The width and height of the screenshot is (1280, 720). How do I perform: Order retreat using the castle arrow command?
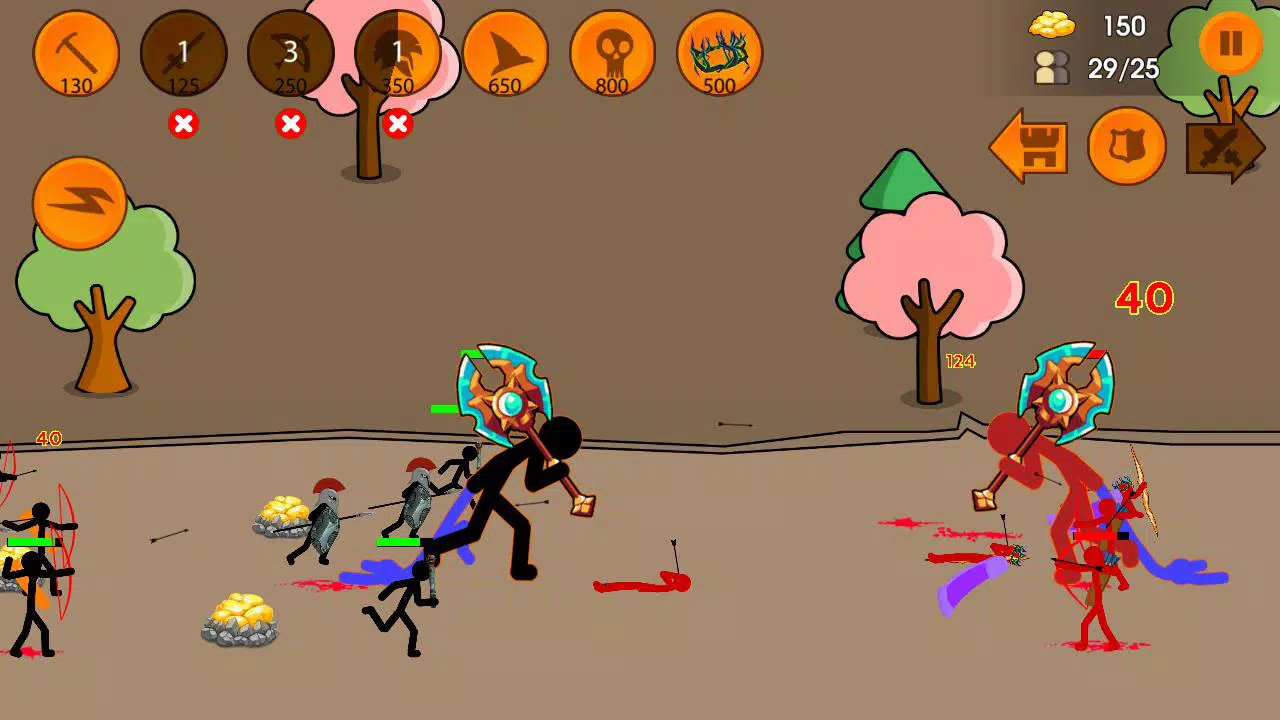(x=1030, y=147)
